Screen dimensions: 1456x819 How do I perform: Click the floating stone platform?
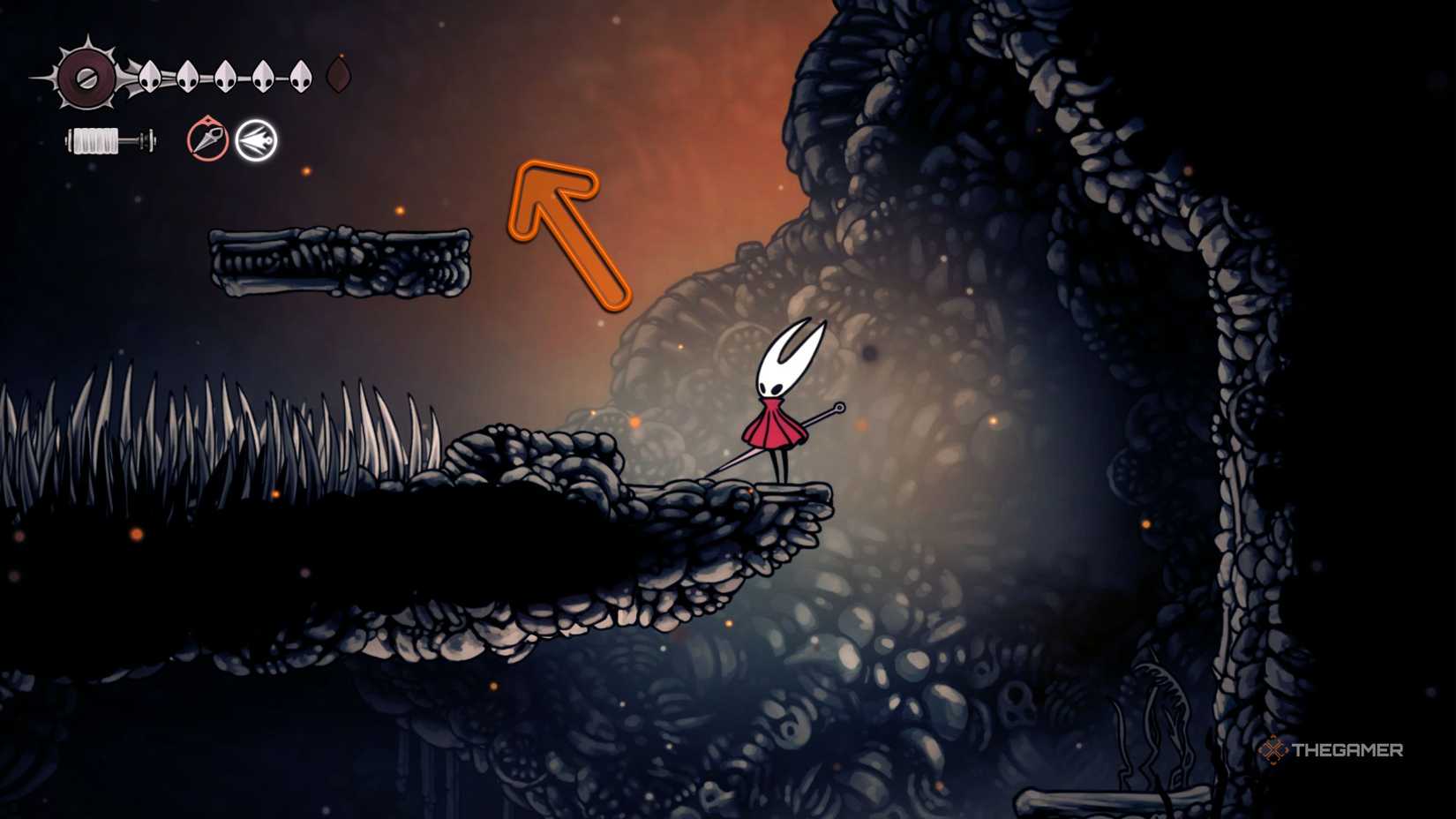[340, 260]
